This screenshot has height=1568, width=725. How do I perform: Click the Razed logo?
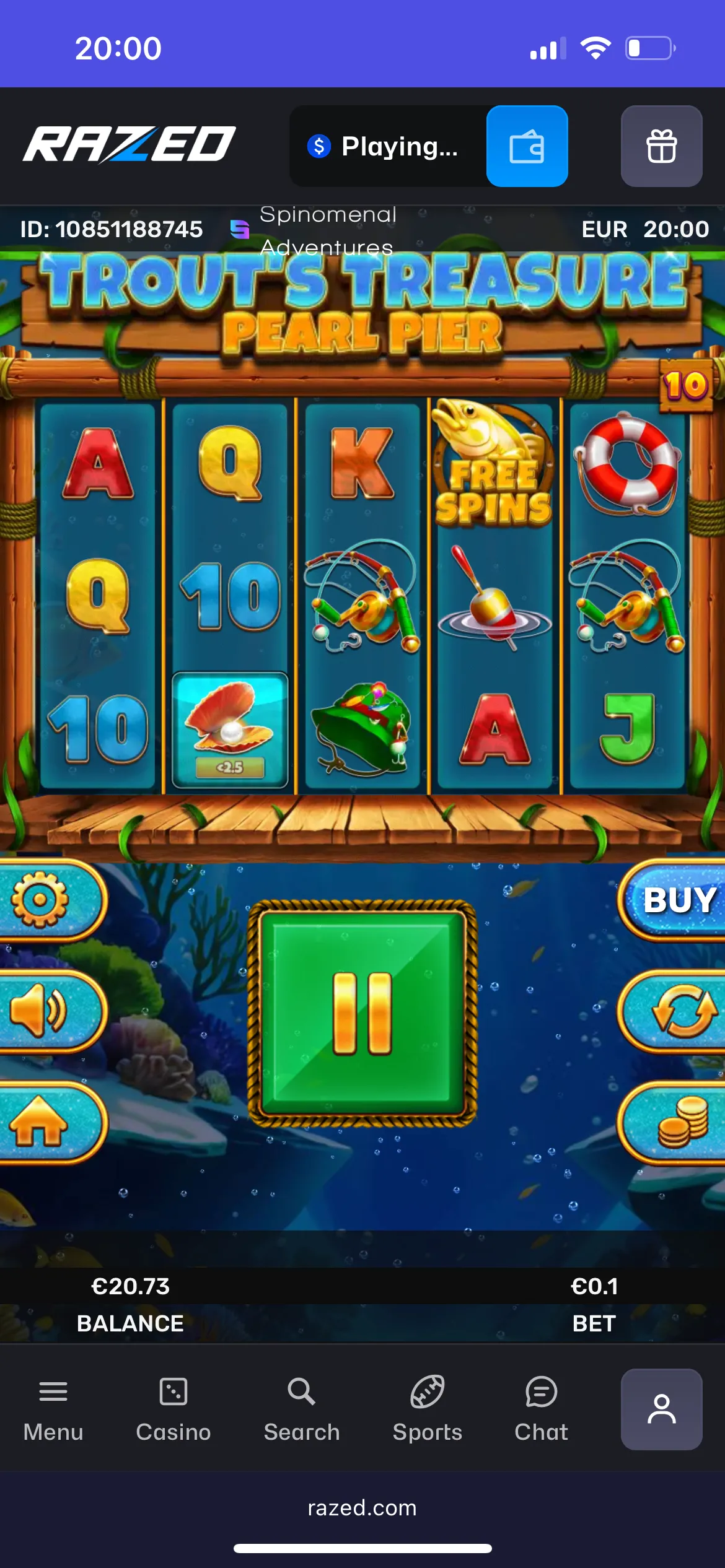[130, 145]
